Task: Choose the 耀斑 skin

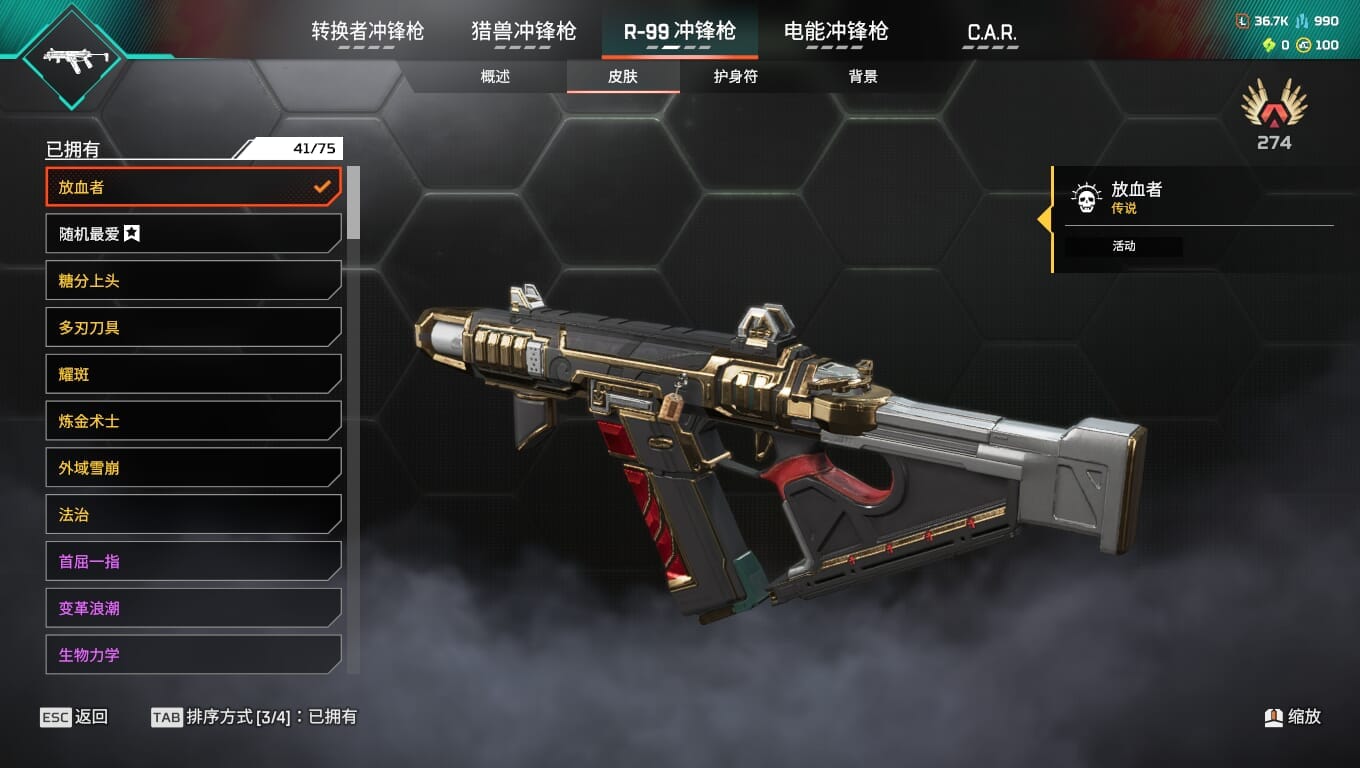Action: [x=193, y=374]
